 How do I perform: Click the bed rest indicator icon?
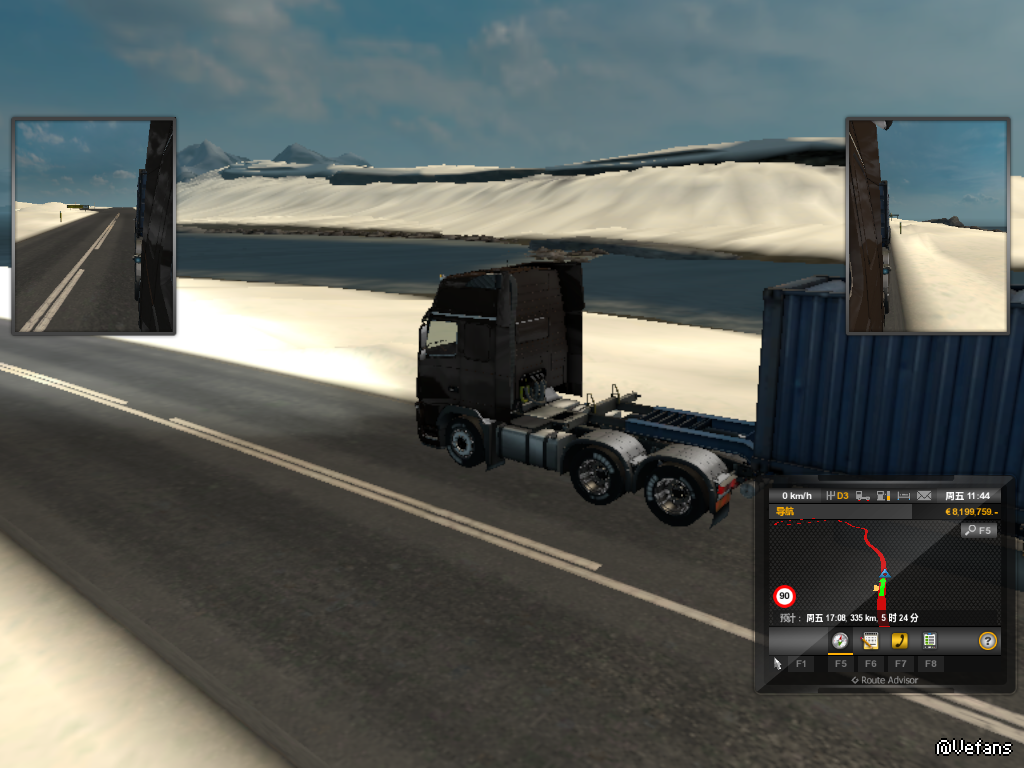tap(903, 496)
